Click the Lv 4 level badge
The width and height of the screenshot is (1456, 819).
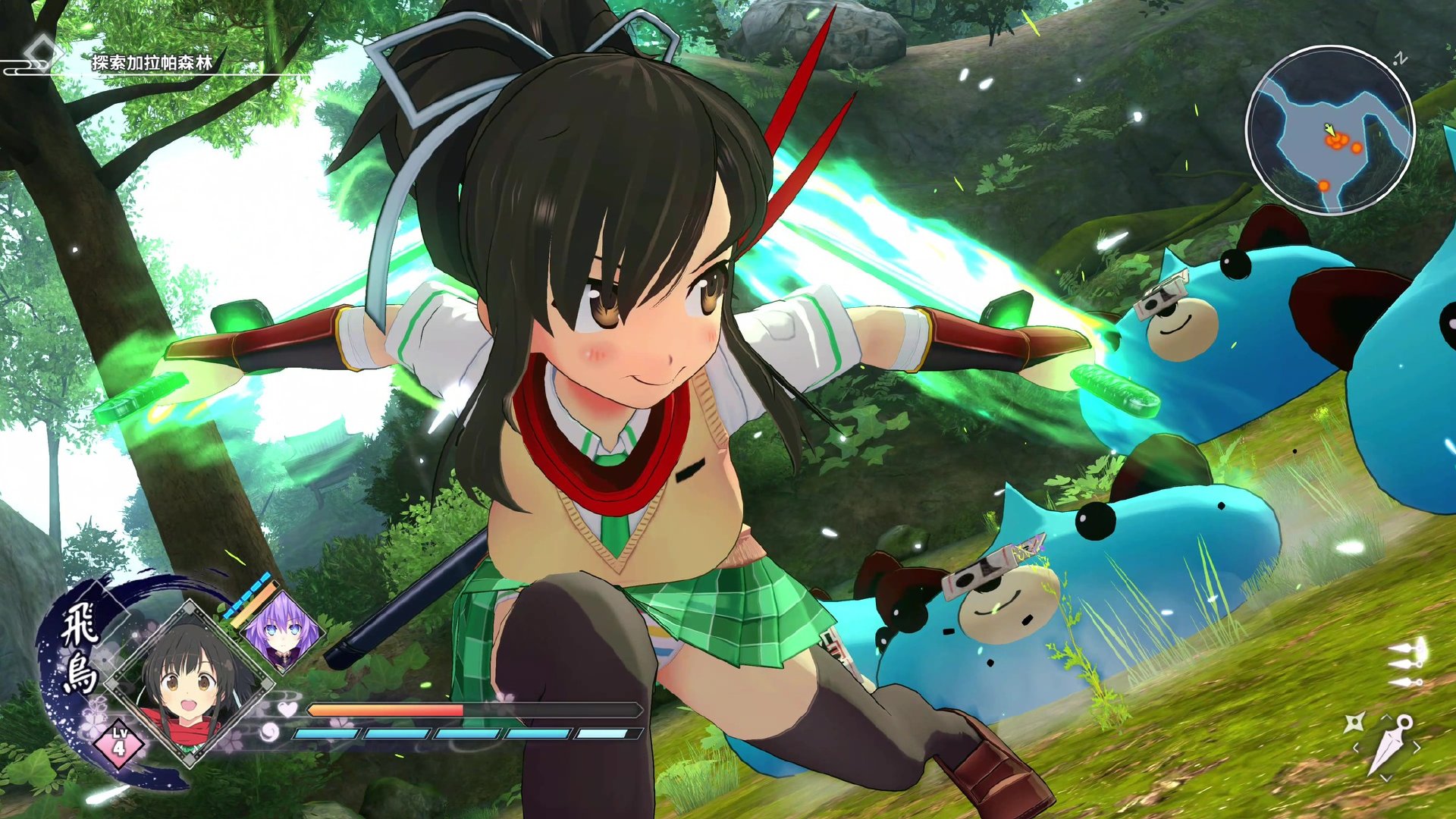pyautogui.click(x=119, y=742)
